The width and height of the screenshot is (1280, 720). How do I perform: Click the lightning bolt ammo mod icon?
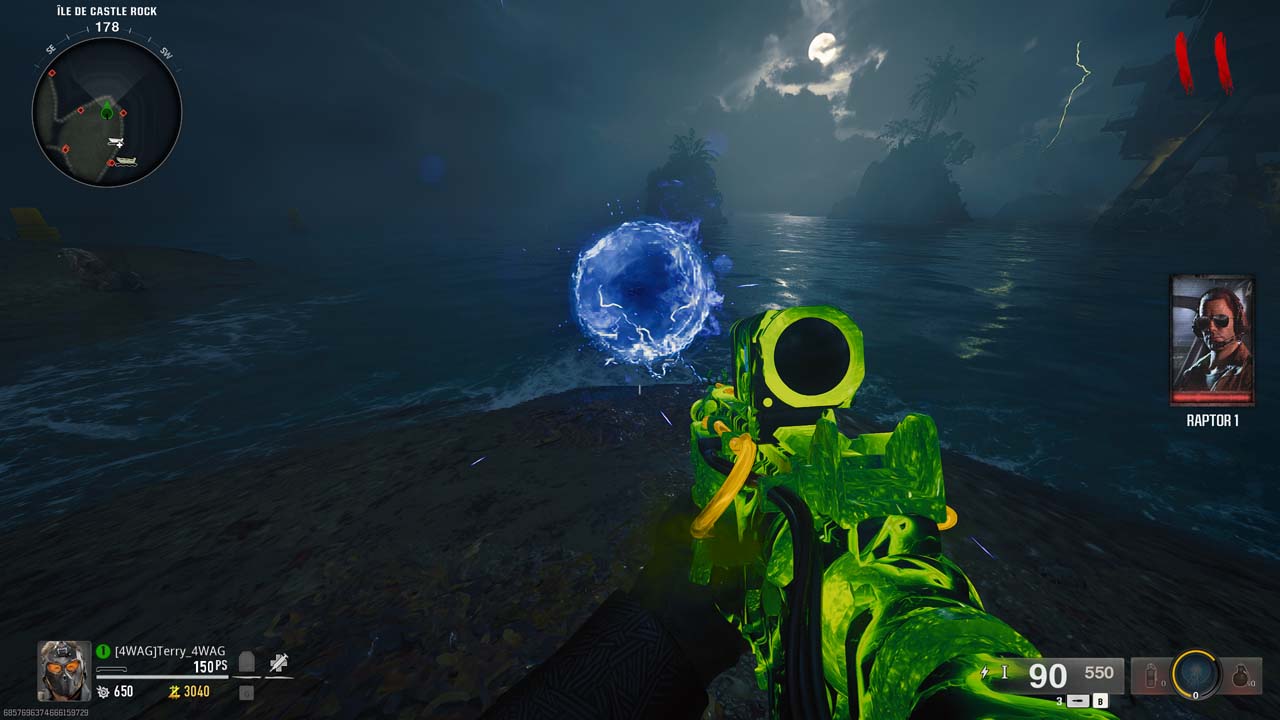click(986, 673)
